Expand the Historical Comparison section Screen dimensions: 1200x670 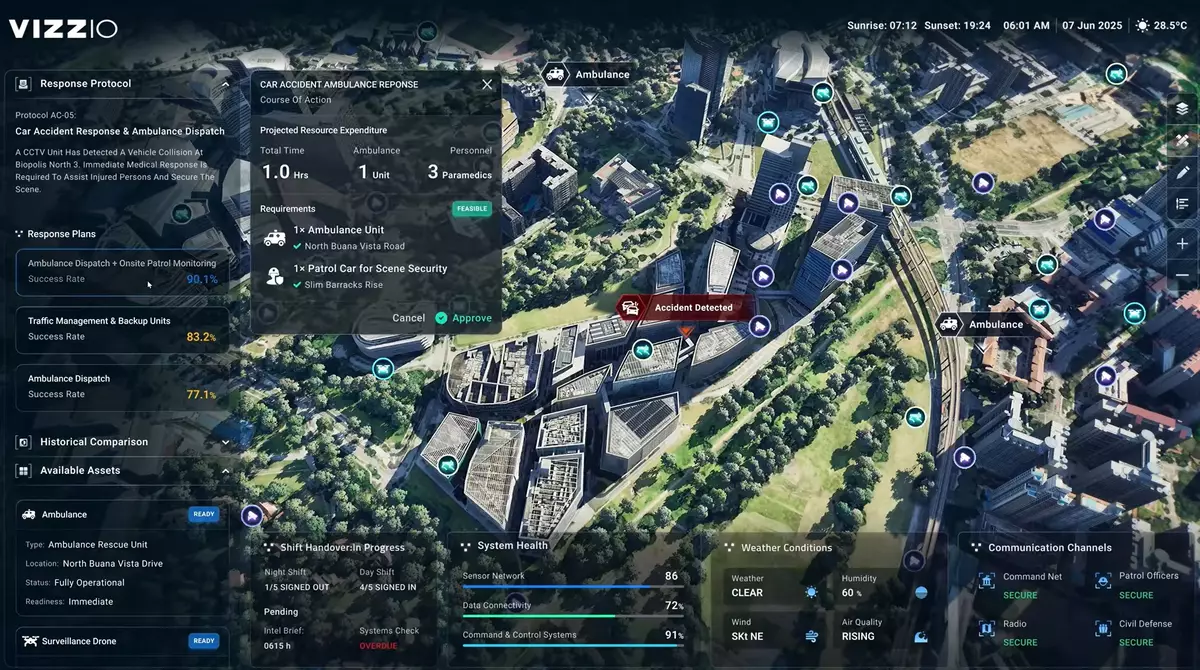pyautogui.click(x=225, y=442)
